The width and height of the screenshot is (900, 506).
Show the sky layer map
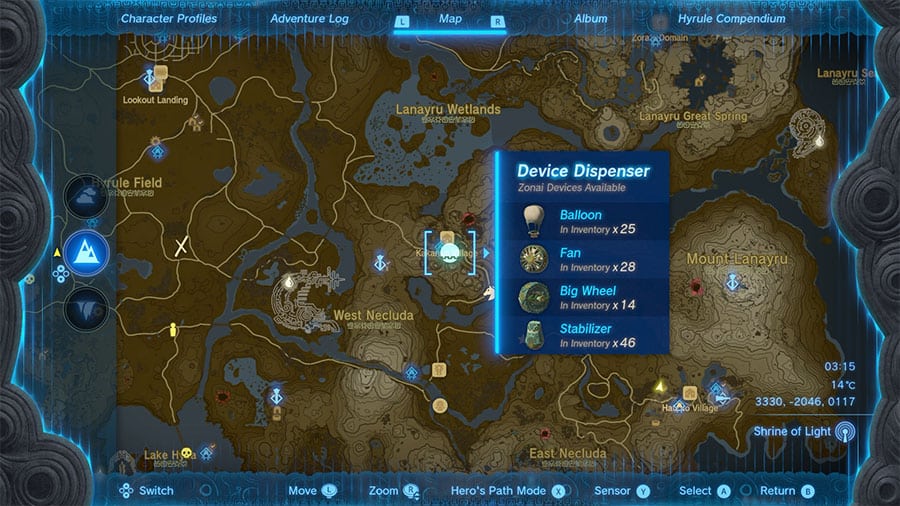point(86,196)
